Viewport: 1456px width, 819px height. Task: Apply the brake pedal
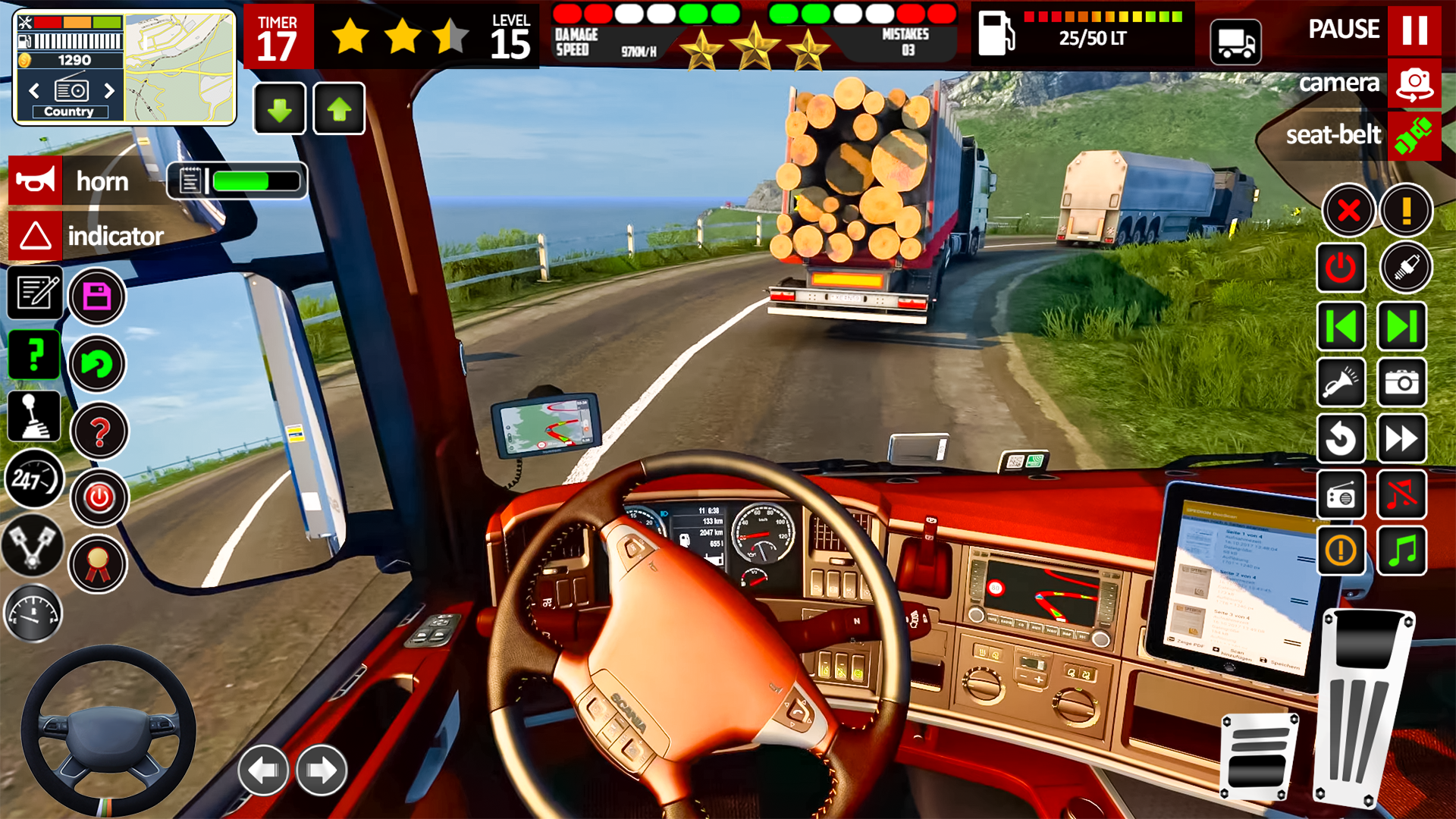click(1259, 756)
